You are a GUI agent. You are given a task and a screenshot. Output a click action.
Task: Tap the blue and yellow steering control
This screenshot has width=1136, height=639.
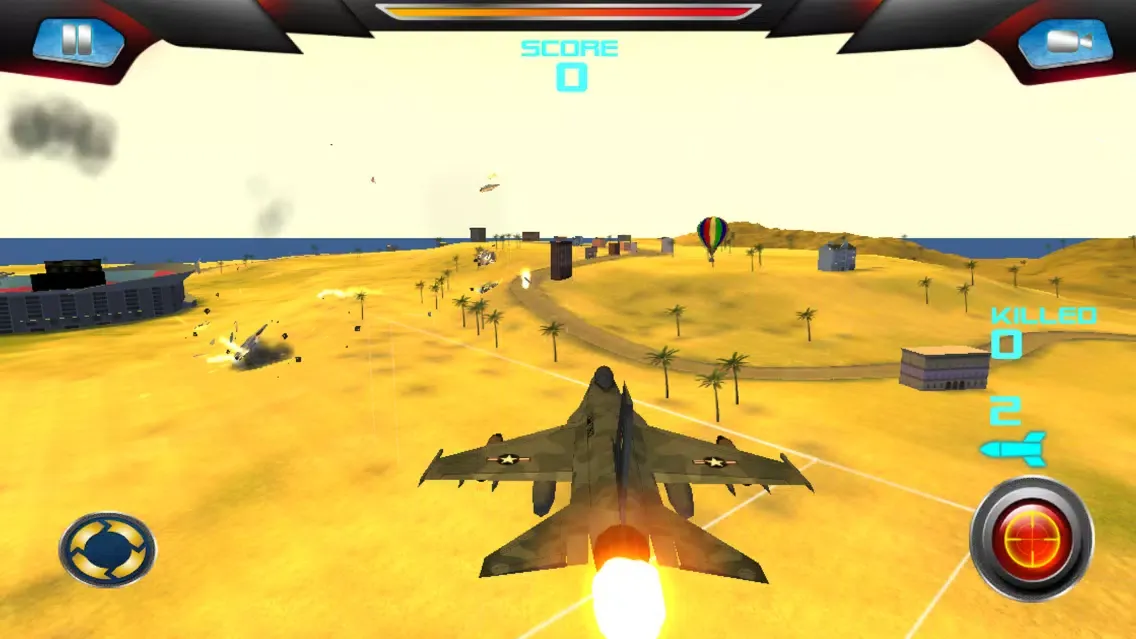pyautogui.click(x=107, y=549)
